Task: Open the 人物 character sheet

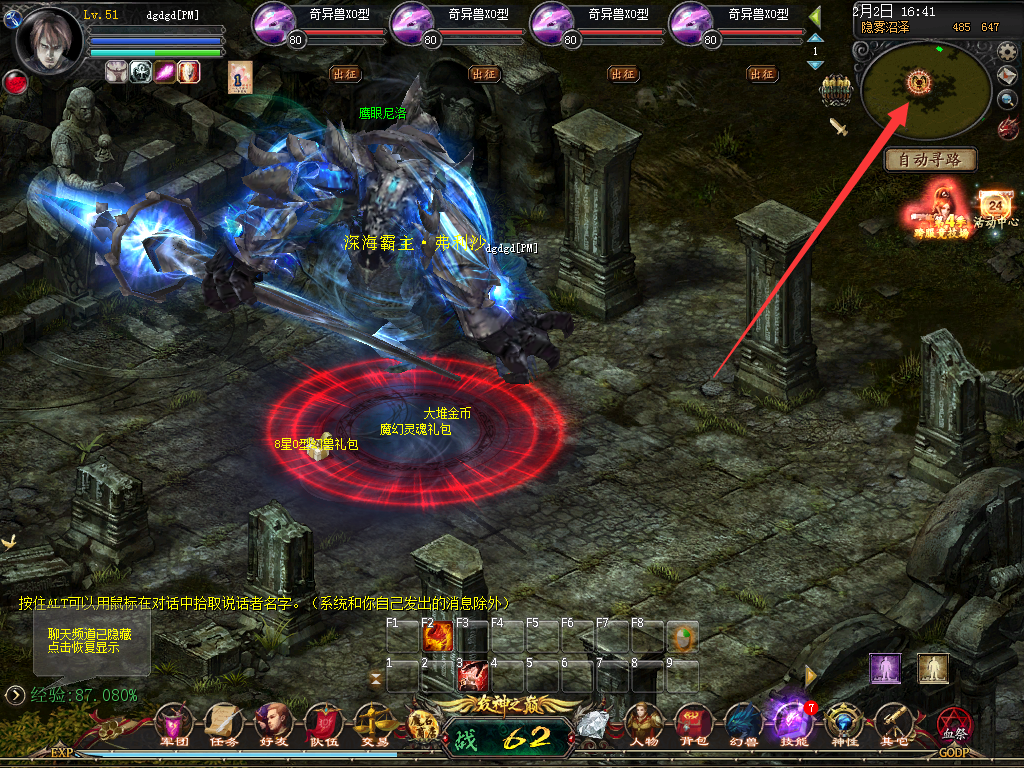Action: [x=644, y=722]
